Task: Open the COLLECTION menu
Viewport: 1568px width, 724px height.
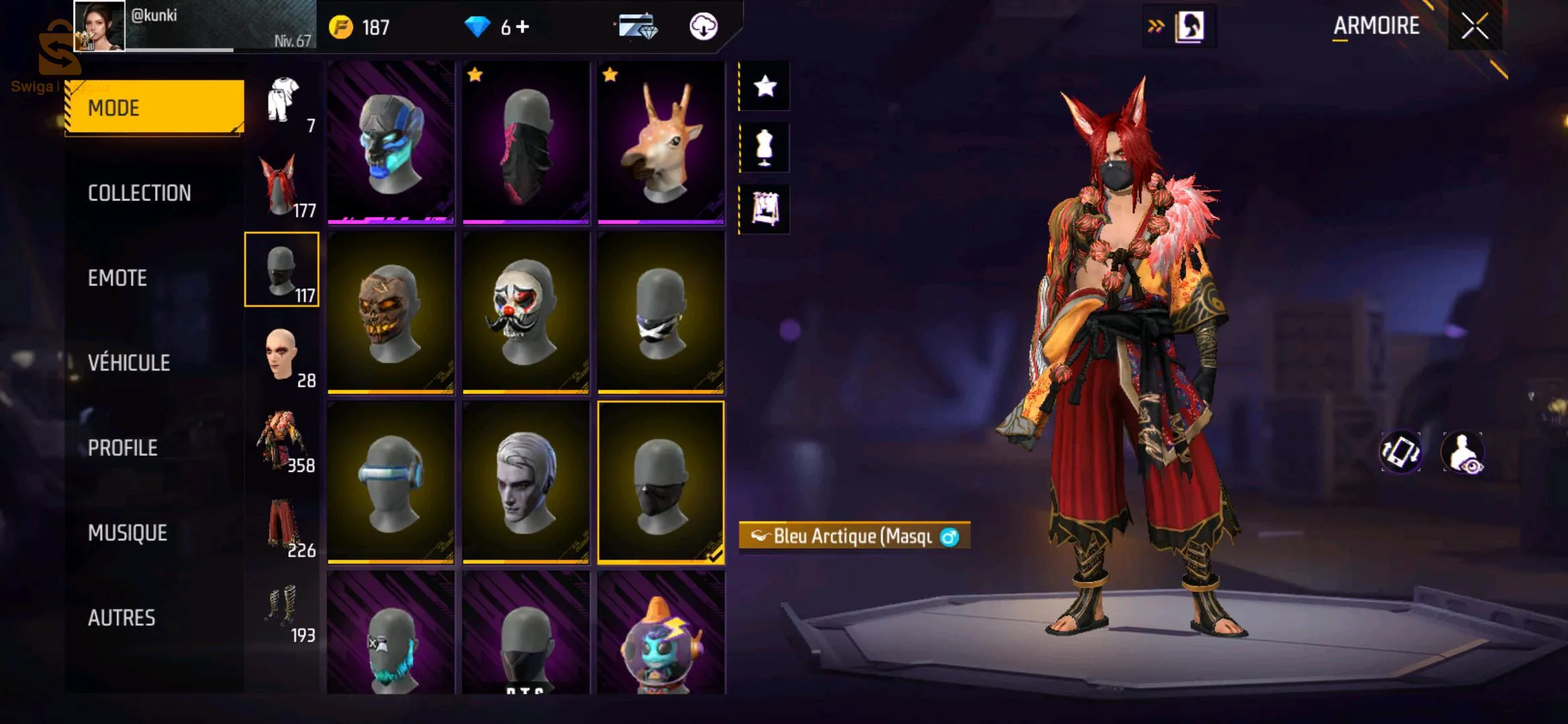Action: point(139,193)
